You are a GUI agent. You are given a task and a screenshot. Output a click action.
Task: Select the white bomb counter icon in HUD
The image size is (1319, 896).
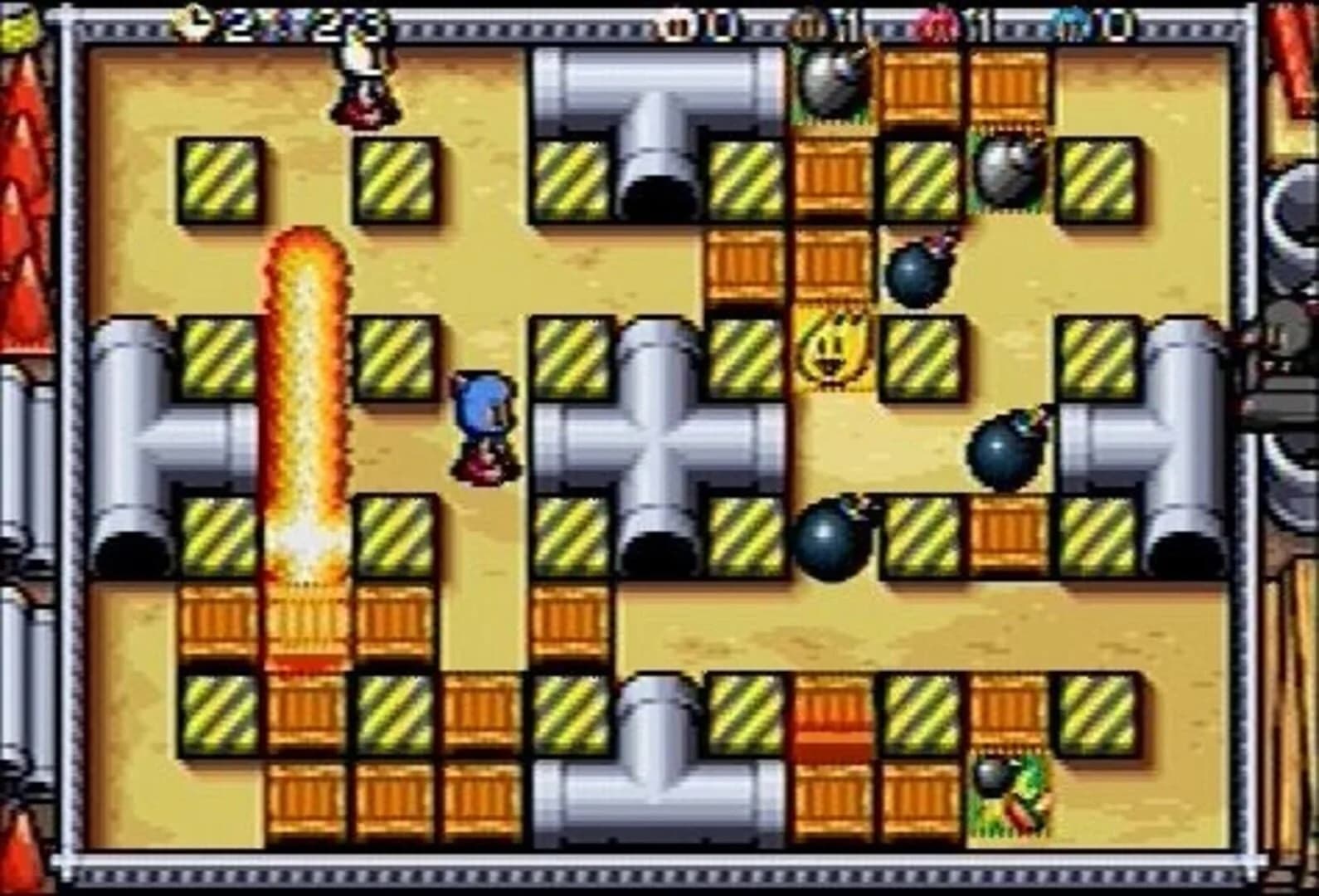[x=674, y=25]
